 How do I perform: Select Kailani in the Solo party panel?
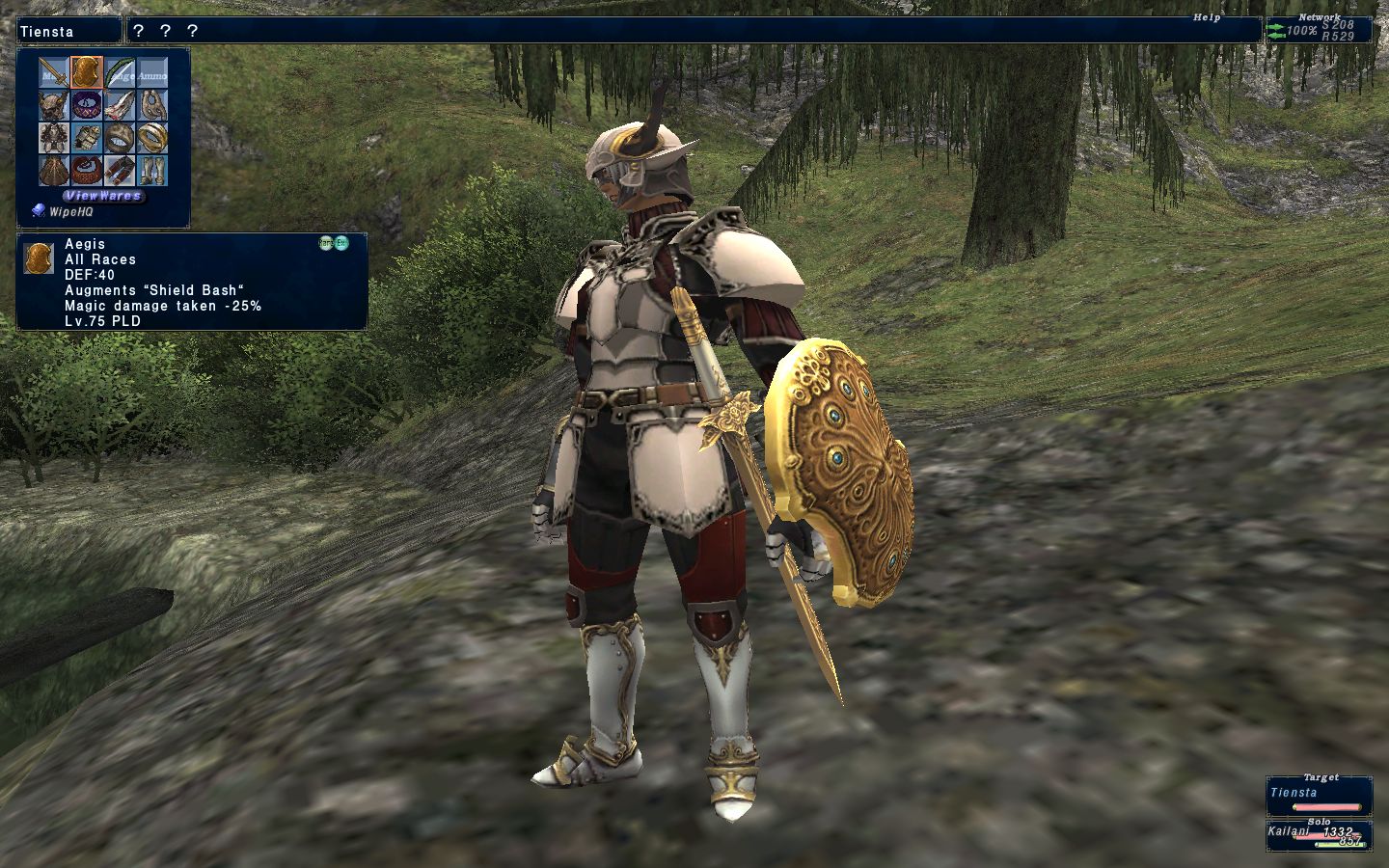point(1288,831)
